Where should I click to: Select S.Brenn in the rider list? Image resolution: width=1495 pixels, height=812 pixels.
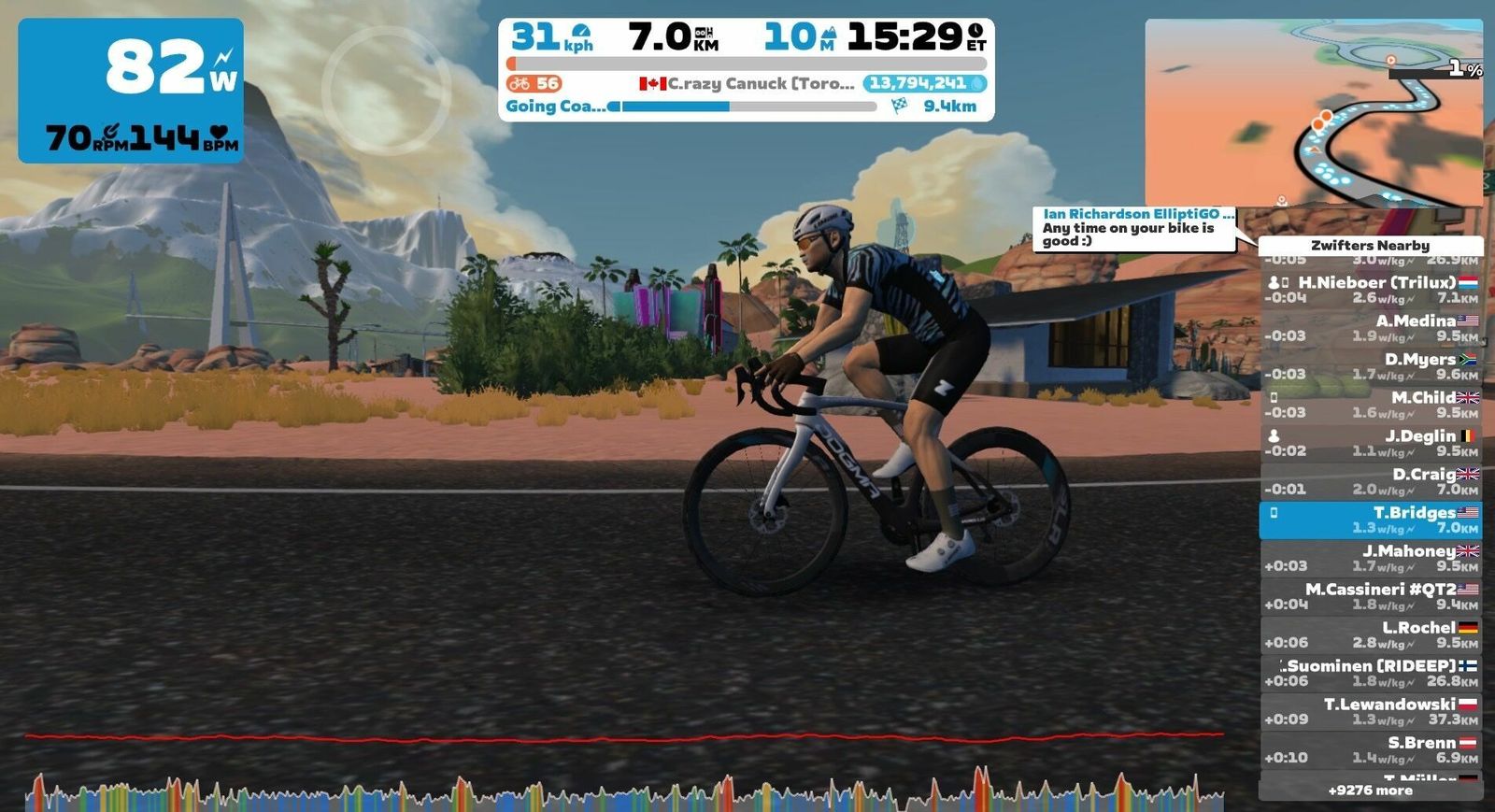pos(1370,749)
